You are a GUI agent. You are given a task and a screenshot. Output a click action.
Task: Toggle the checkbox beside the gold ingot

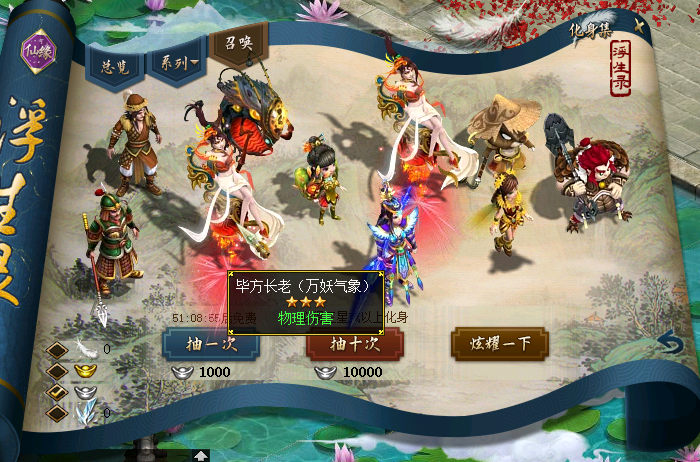tap(58, 370)
